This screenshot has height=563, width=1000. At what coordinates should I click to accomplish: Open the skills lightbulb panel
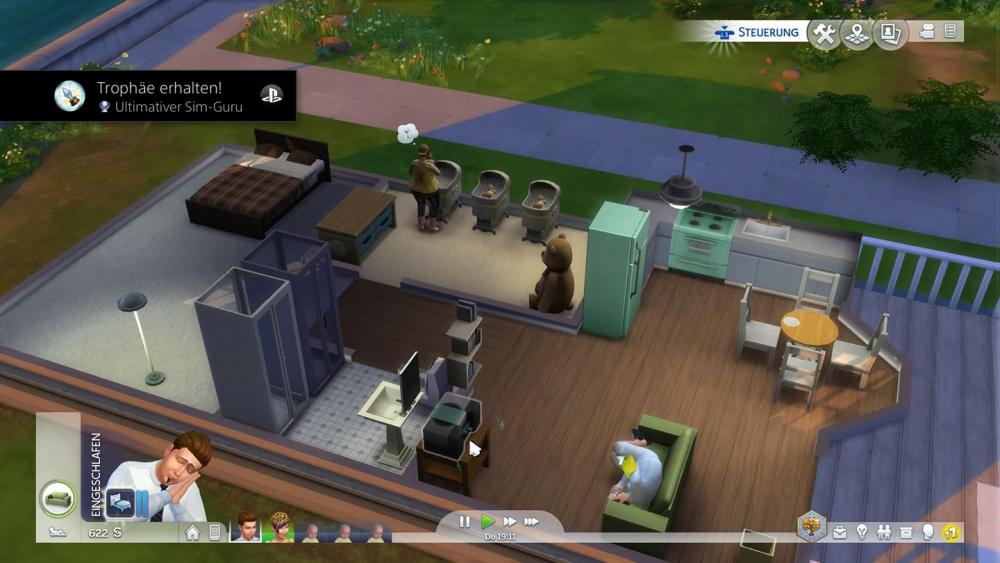click(862, 532)
